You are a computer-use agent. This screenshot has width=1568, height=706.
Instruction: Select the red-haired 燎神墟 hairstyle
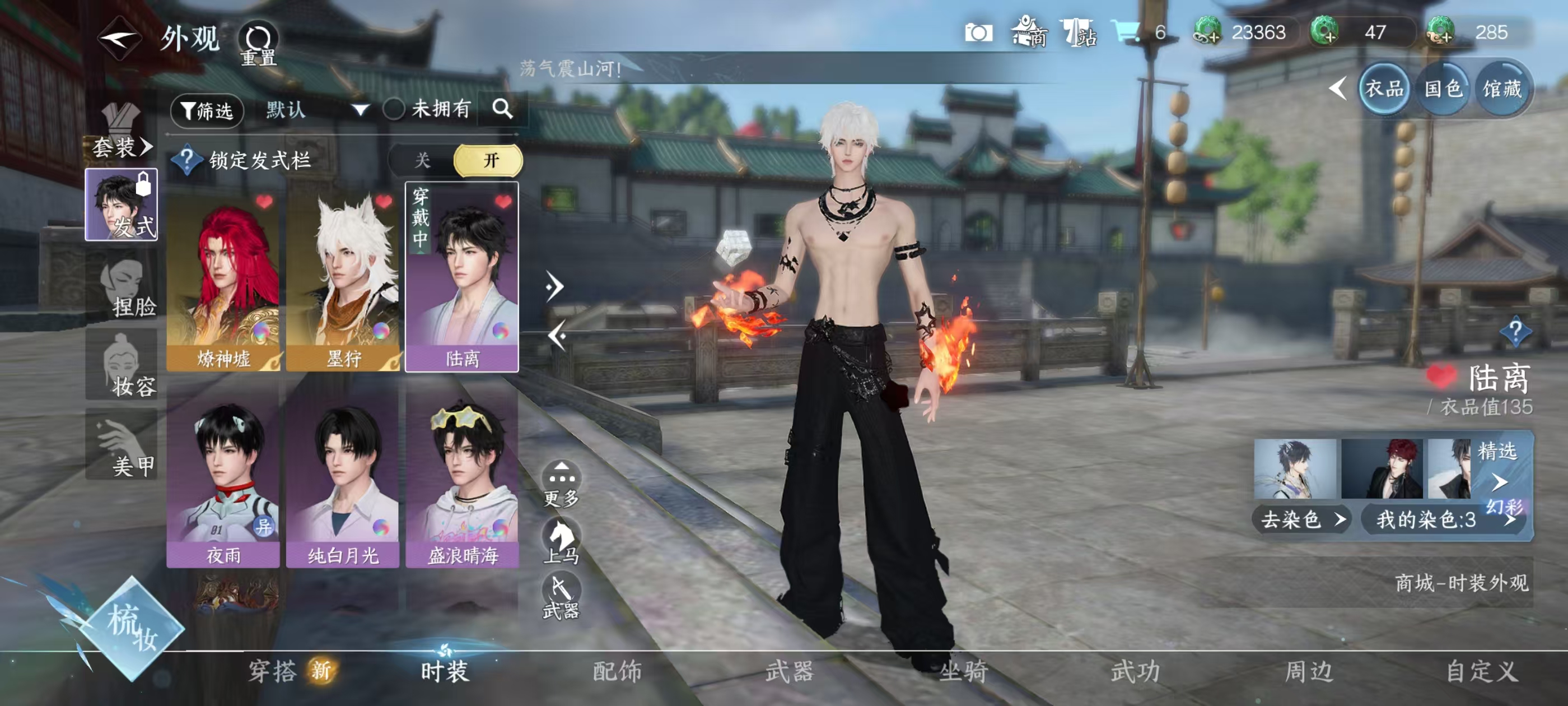pyautogui.click(x=223, y=280)
